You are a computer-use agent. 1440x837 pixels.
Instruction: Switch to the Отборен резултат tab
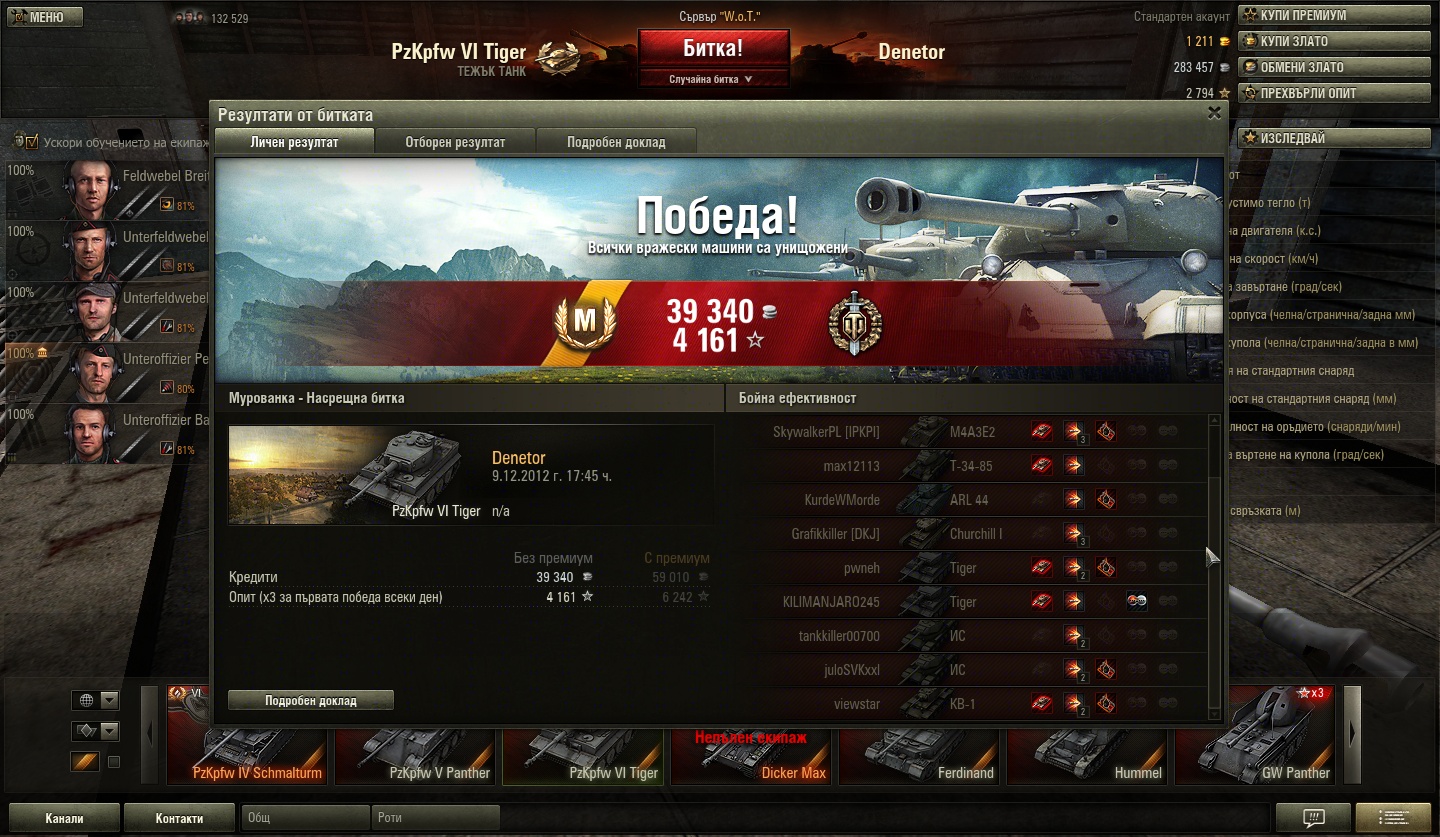tap(455, 142)
